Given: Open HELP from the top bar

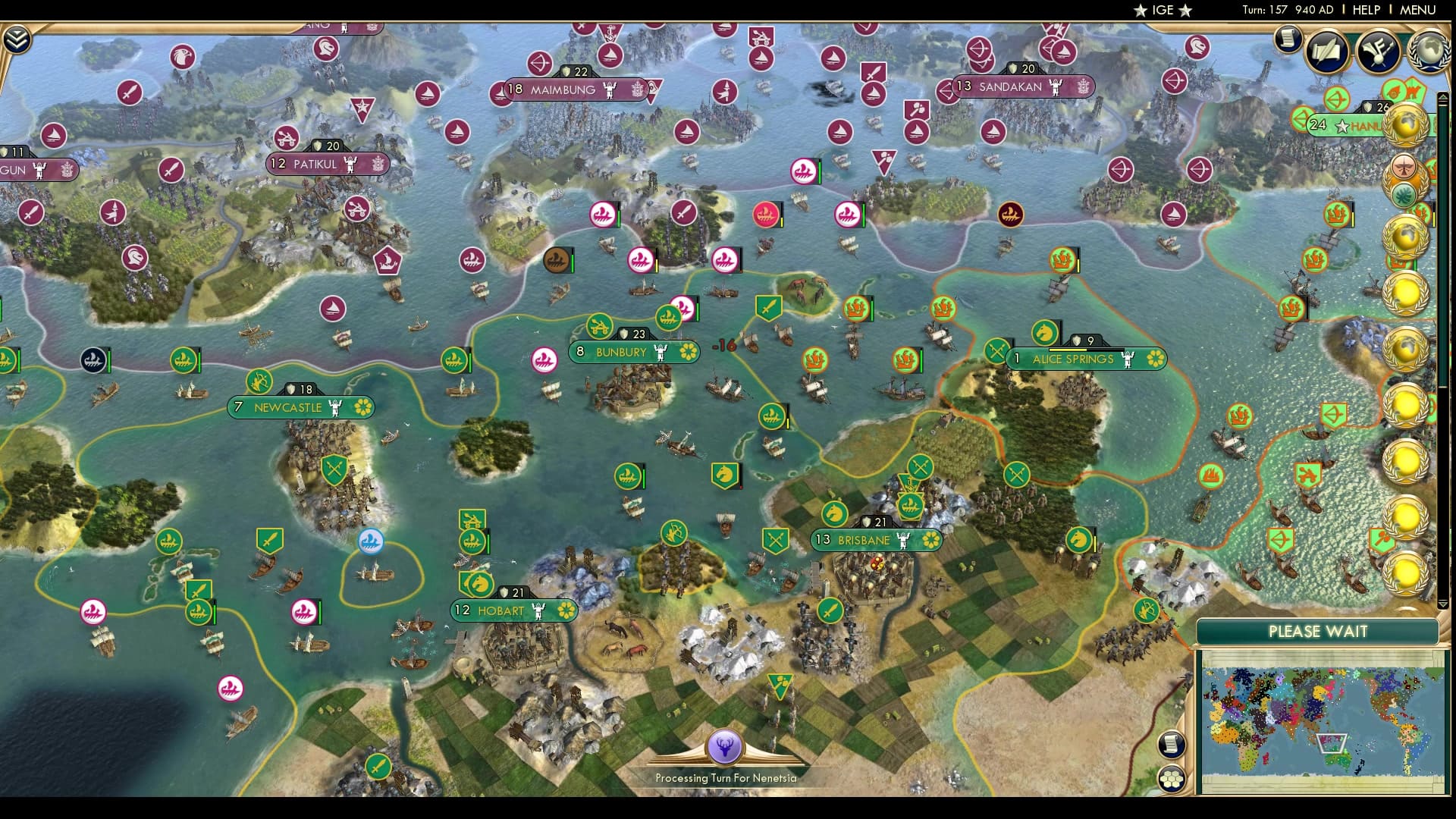Looking at the screenshot, I should (x=1365, y=10).
